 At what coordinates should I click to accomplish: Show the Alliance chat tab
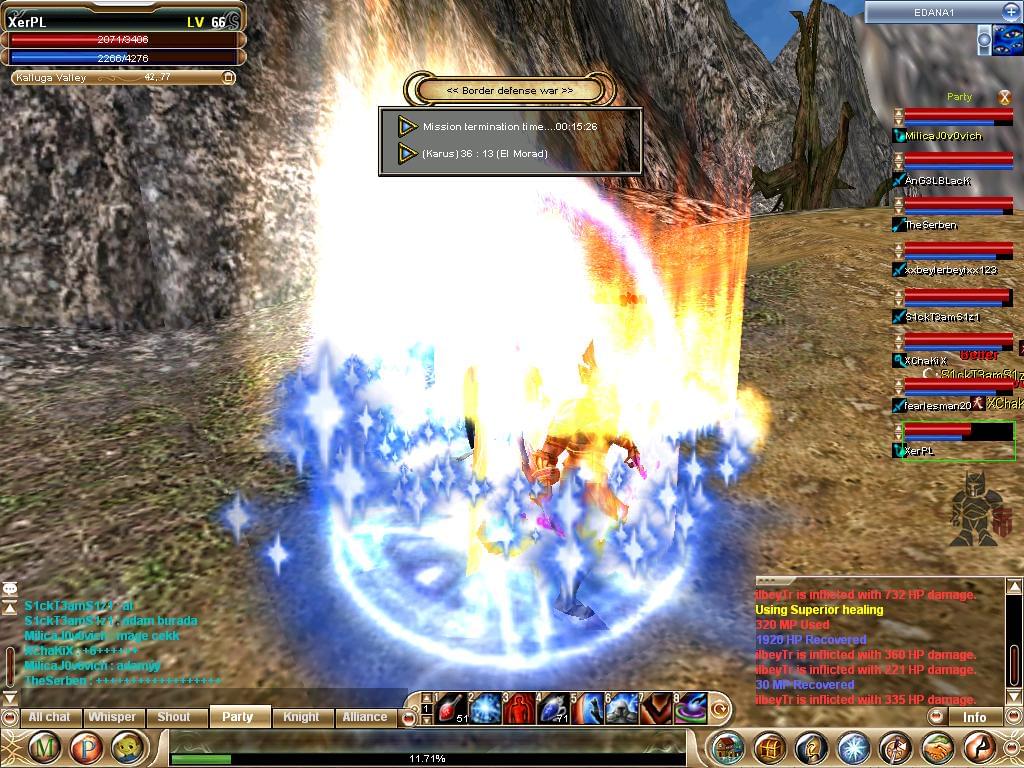[x=365, y=717]
